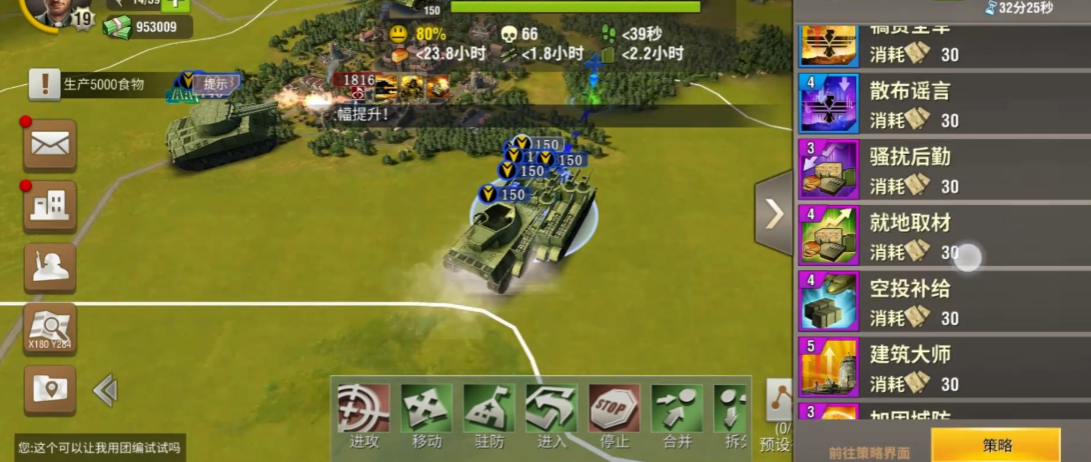Viewport: 1091px width, 462px height.
Task: Collapse the left side menu arrows
Action: click(105, 390)
